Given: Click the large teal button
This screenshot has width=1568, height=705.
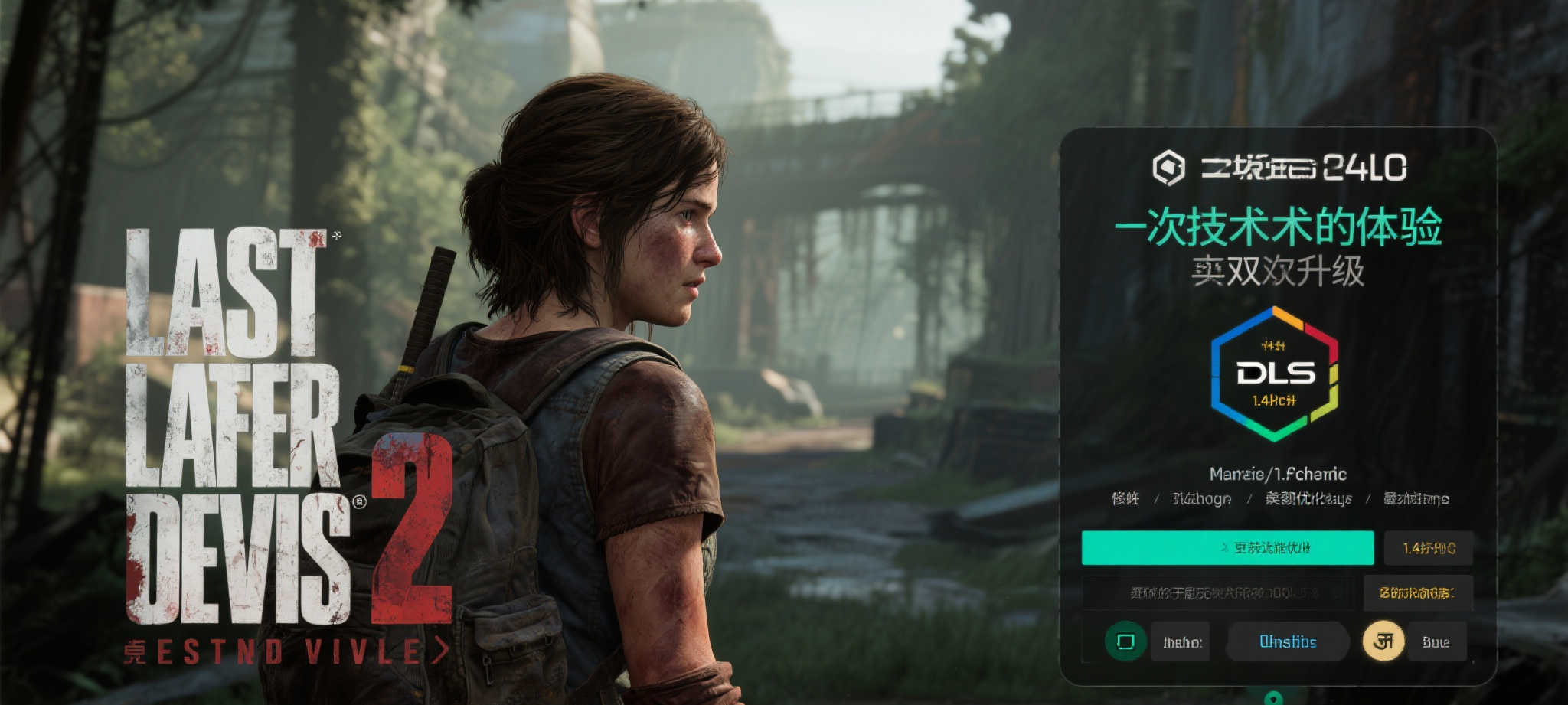Looking at the screenshot, I should click(1227, 548).
